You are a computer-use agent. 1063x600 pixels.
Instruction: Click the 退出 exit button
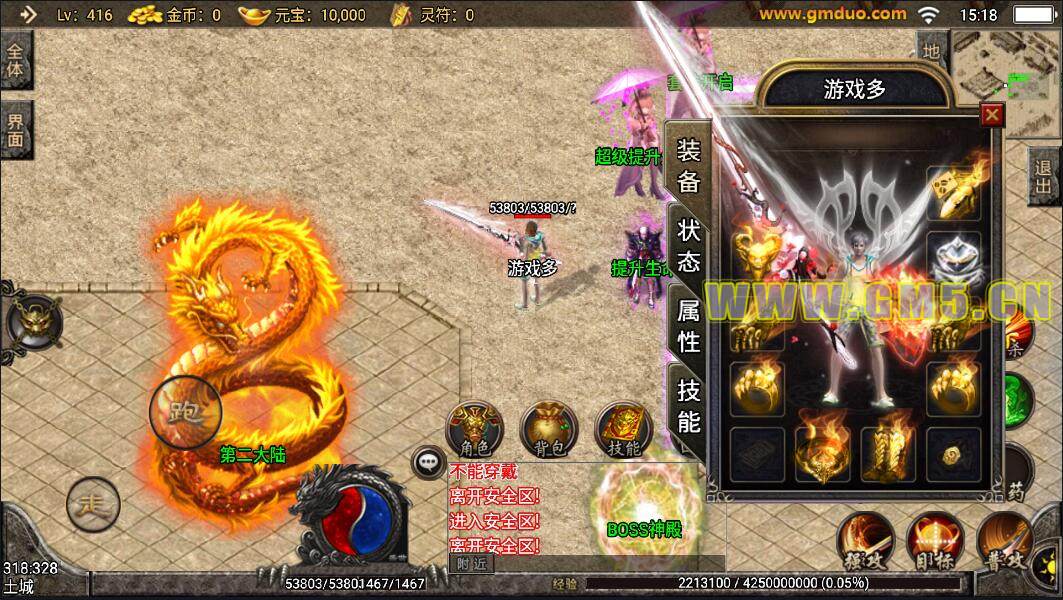click(x=1044, y=179)
